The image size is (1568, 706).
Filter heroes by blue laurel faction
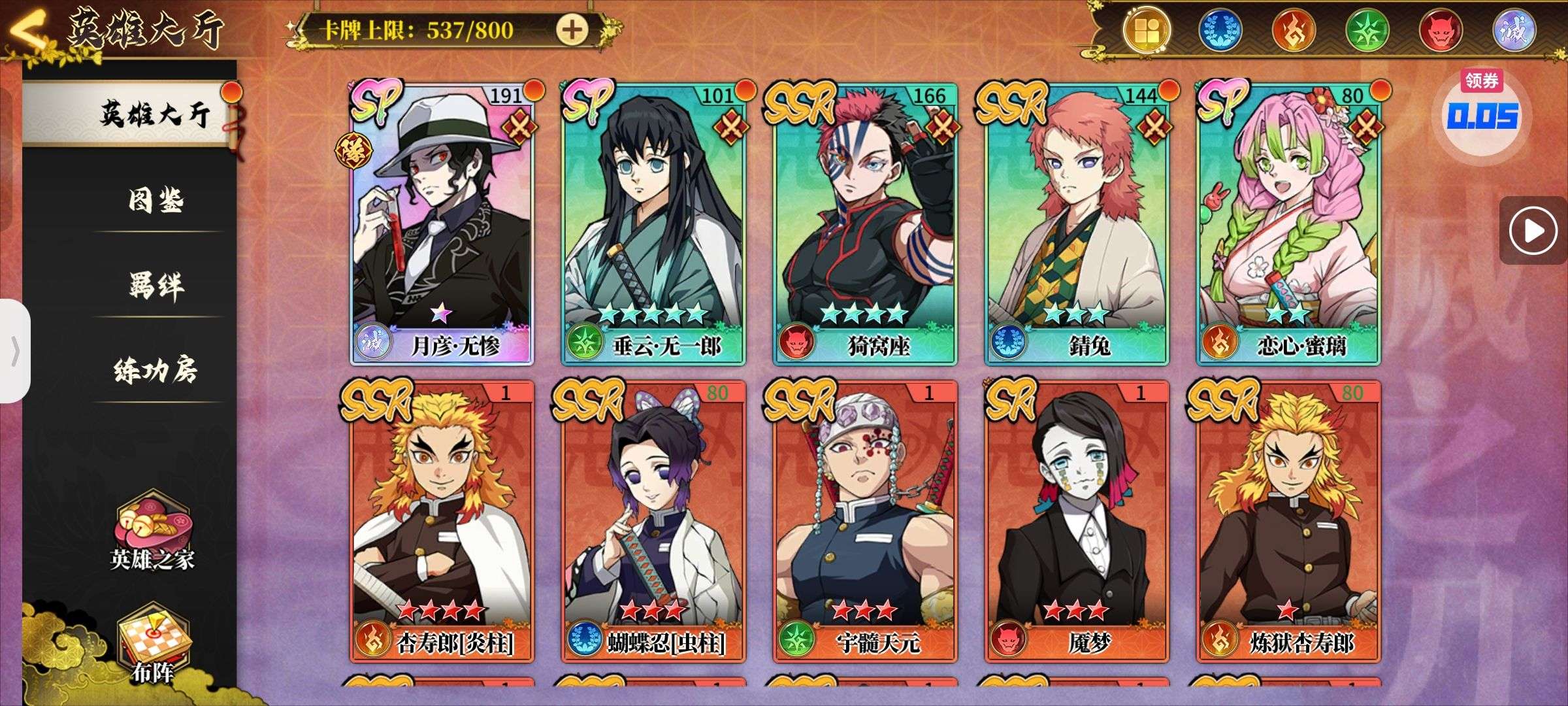coord(1220,30)
